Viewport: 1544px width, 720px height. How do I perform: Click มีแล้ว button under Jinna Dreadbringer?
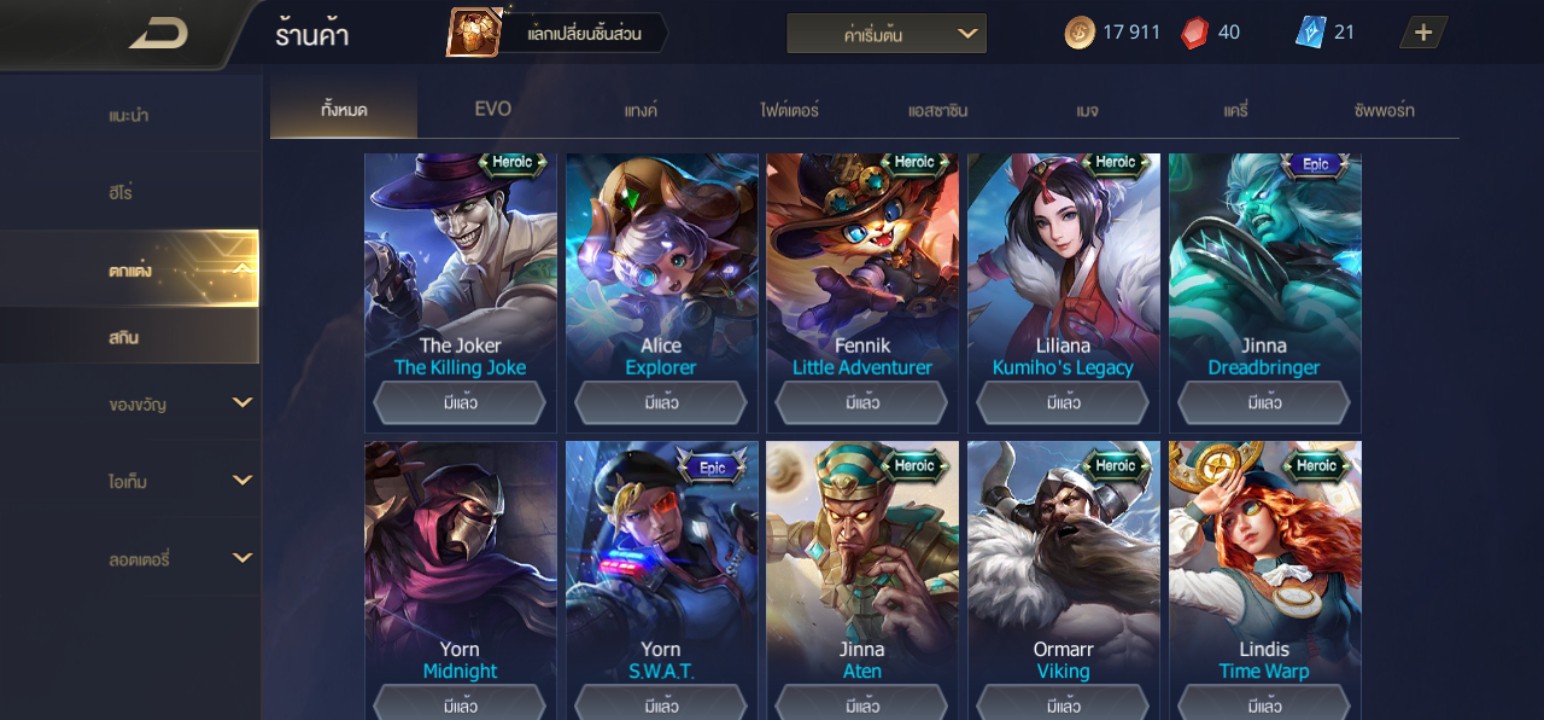point(1264,403)
